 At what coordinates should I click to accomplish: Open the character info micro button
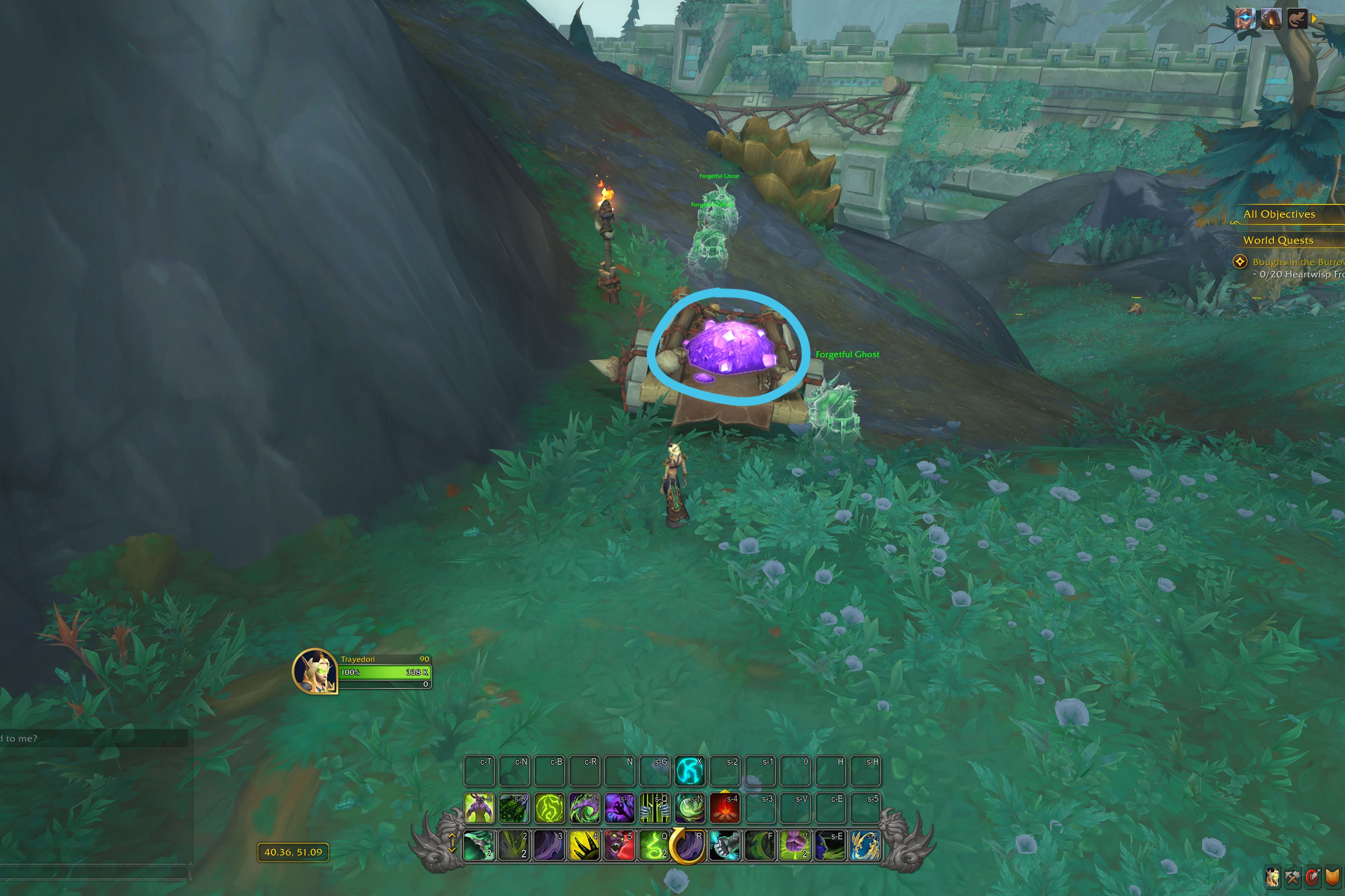point(1273,876)
